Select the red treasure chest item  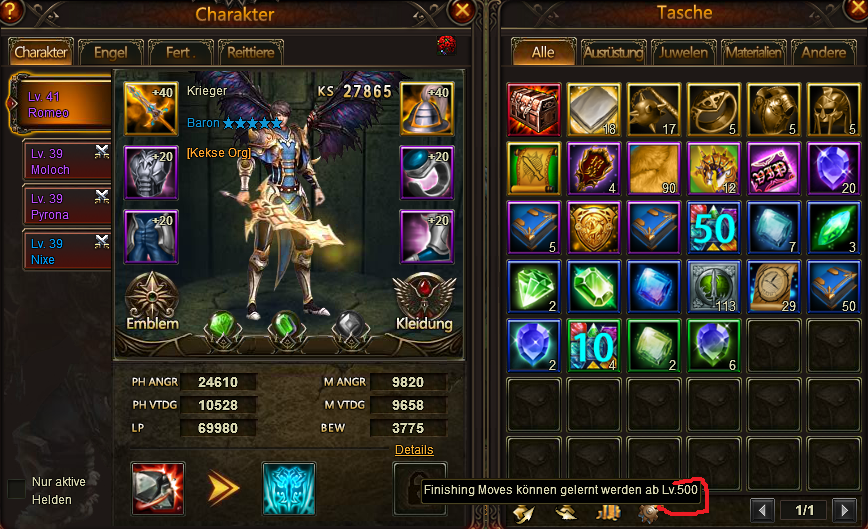(x=533, y=110)
